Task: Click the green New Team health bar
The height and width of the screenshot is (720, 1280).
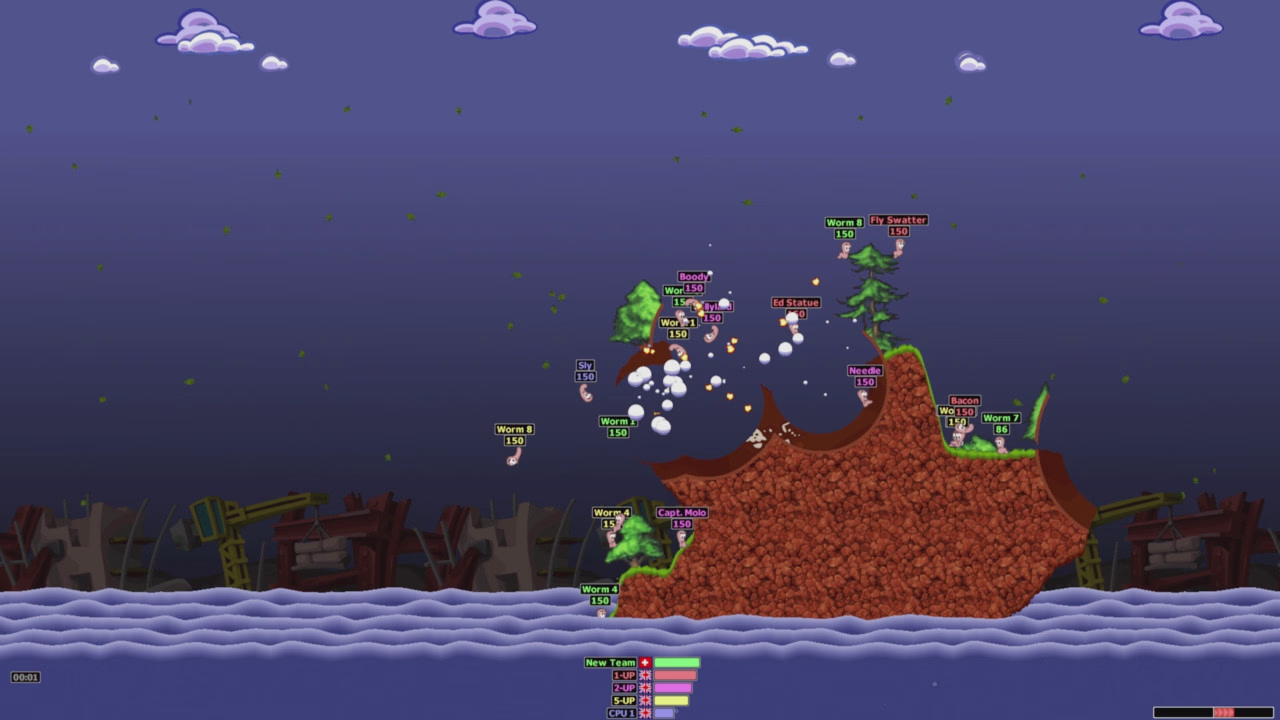Action: 677,662
